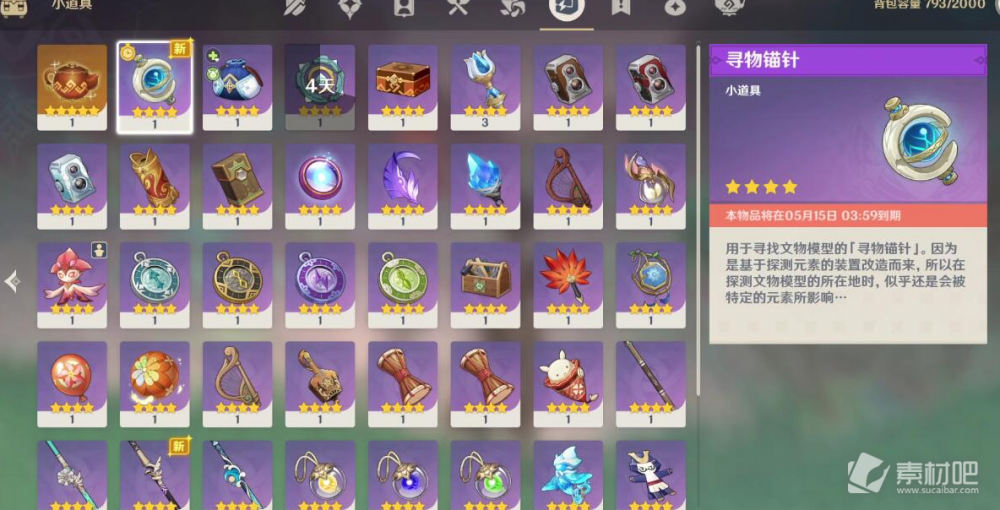Click the left arrow at the inventory edge
The width and height of the screenshot is (1000, 510).
[x=12, y=282]
